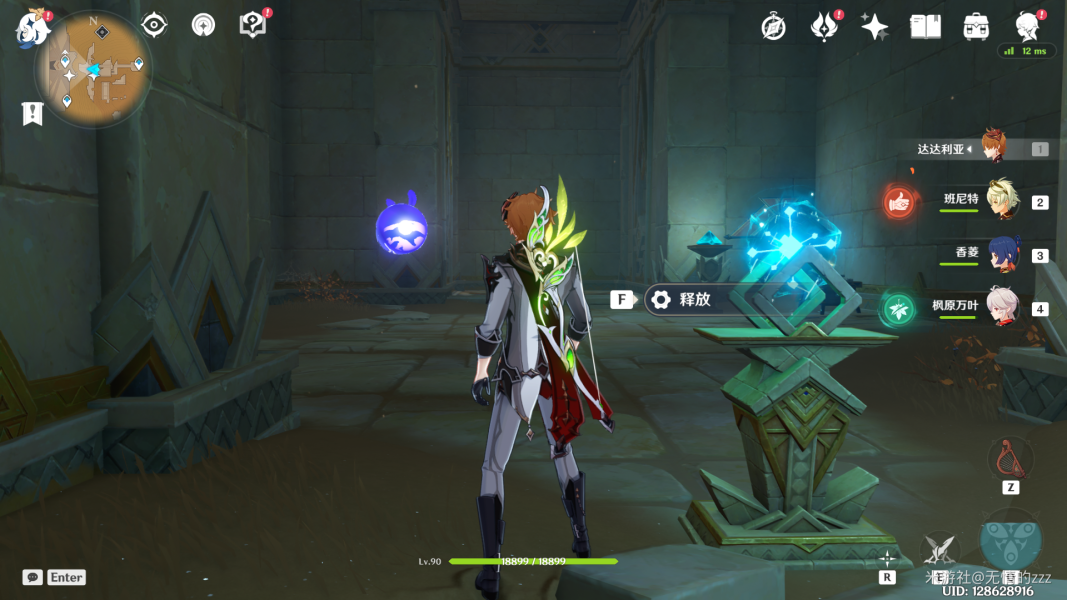
Task: Switch to party member 班尼特
Action: pyautogui.click(x=1001, y=200)
